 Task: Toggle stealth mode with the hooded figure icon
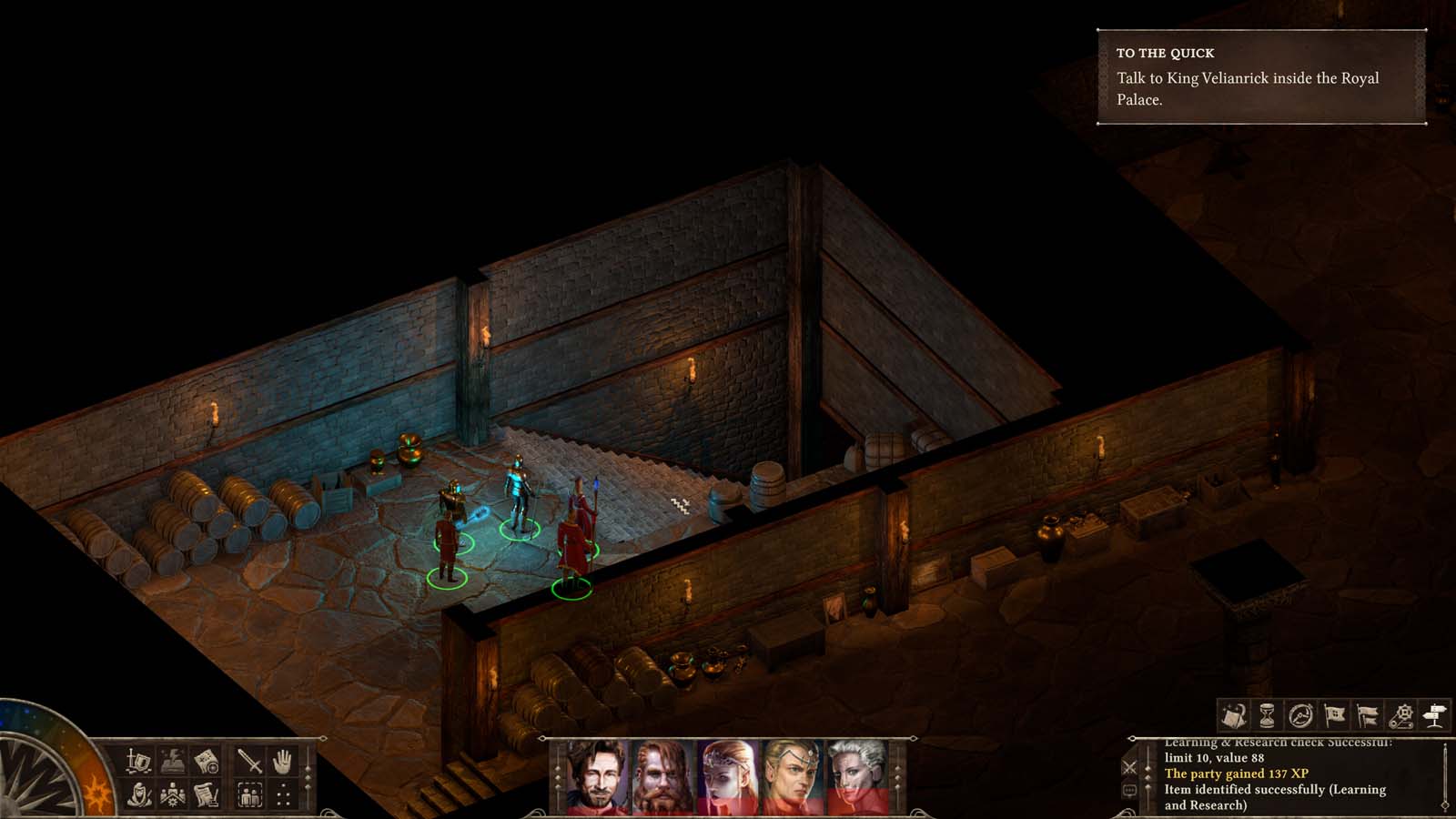138,794
